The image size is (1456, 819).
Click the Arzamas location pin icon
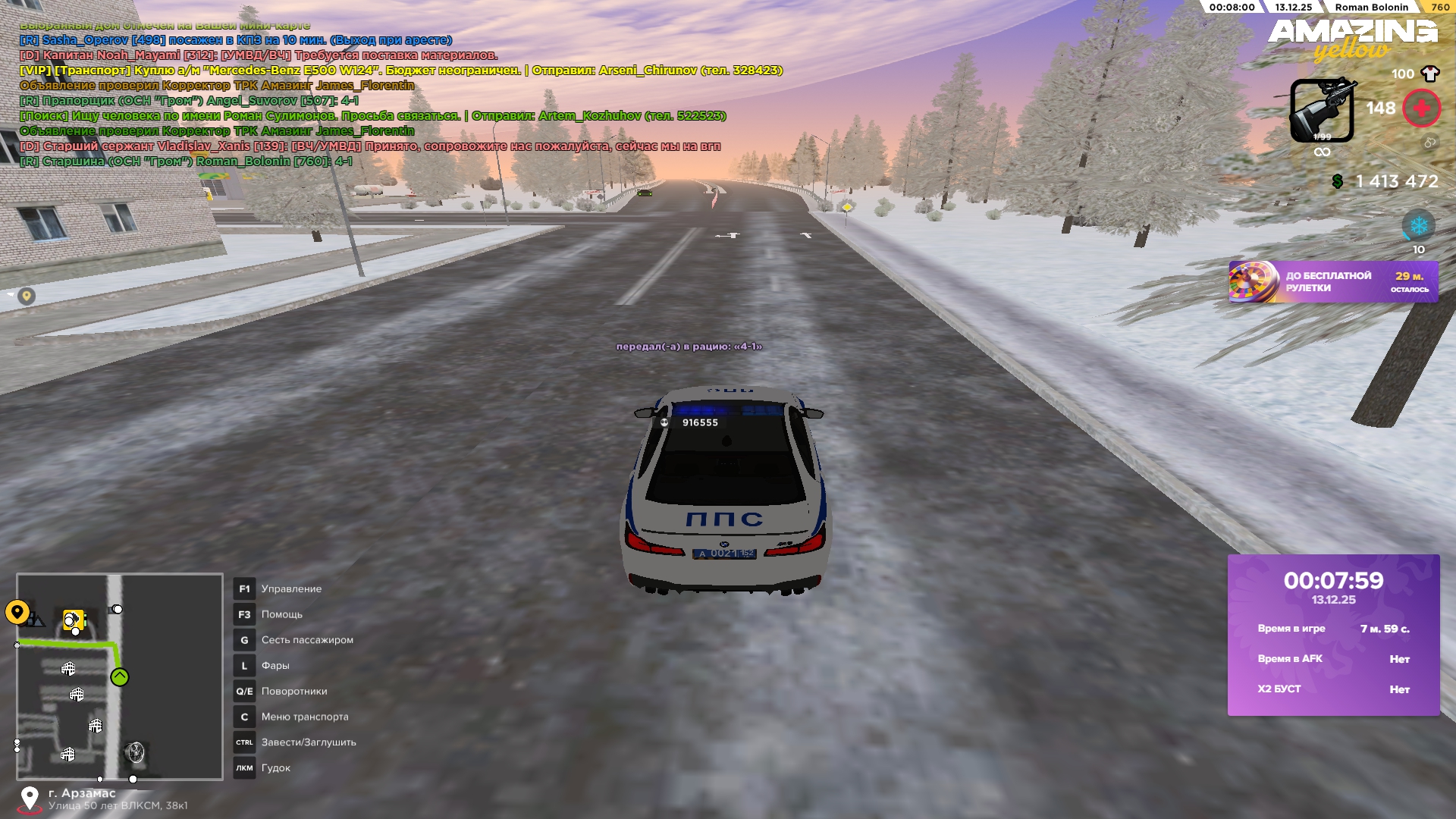pos(30,799)
